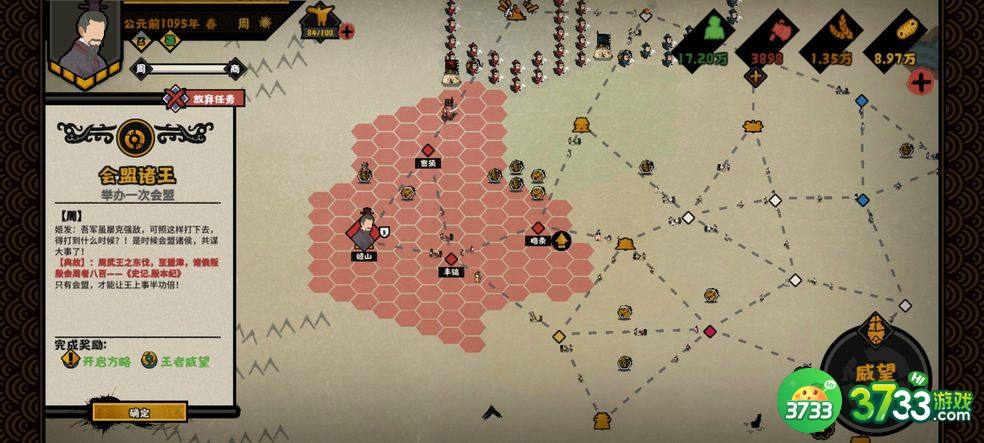This screenshot has height=443, width=984.
Task: Tap the 王者威望 reward icon
Action: pos(149,360)
